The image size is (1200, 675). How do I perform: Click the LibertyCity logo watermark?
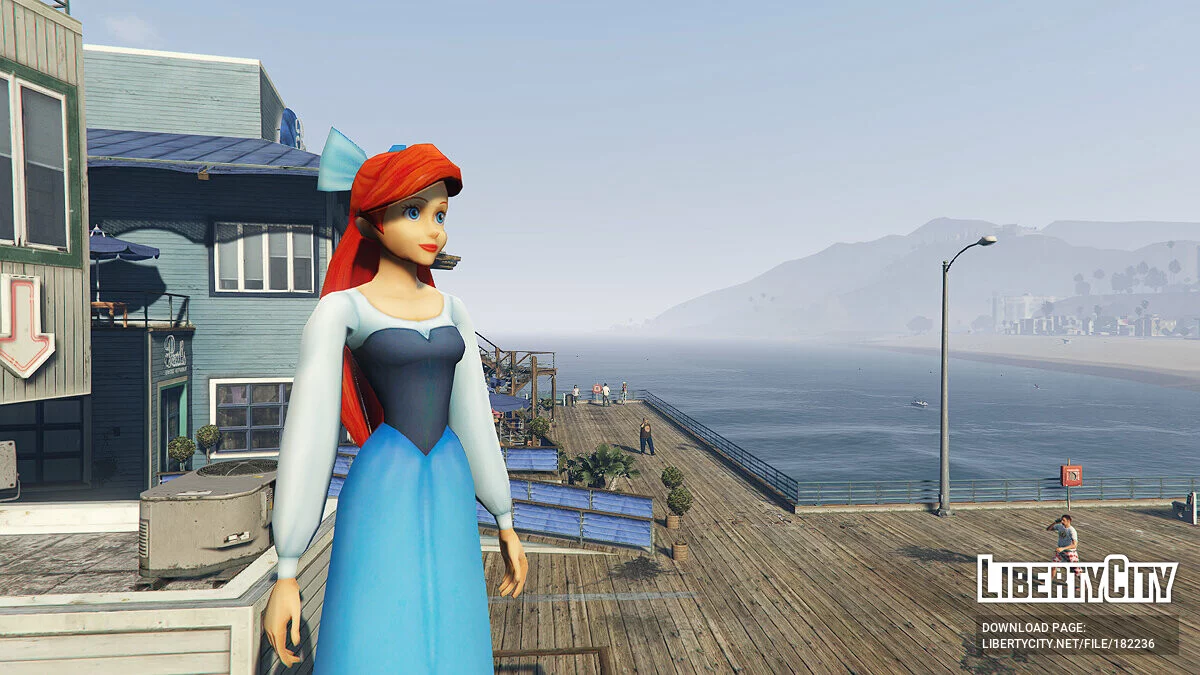pyautogui.click(x=1076, y=579)
